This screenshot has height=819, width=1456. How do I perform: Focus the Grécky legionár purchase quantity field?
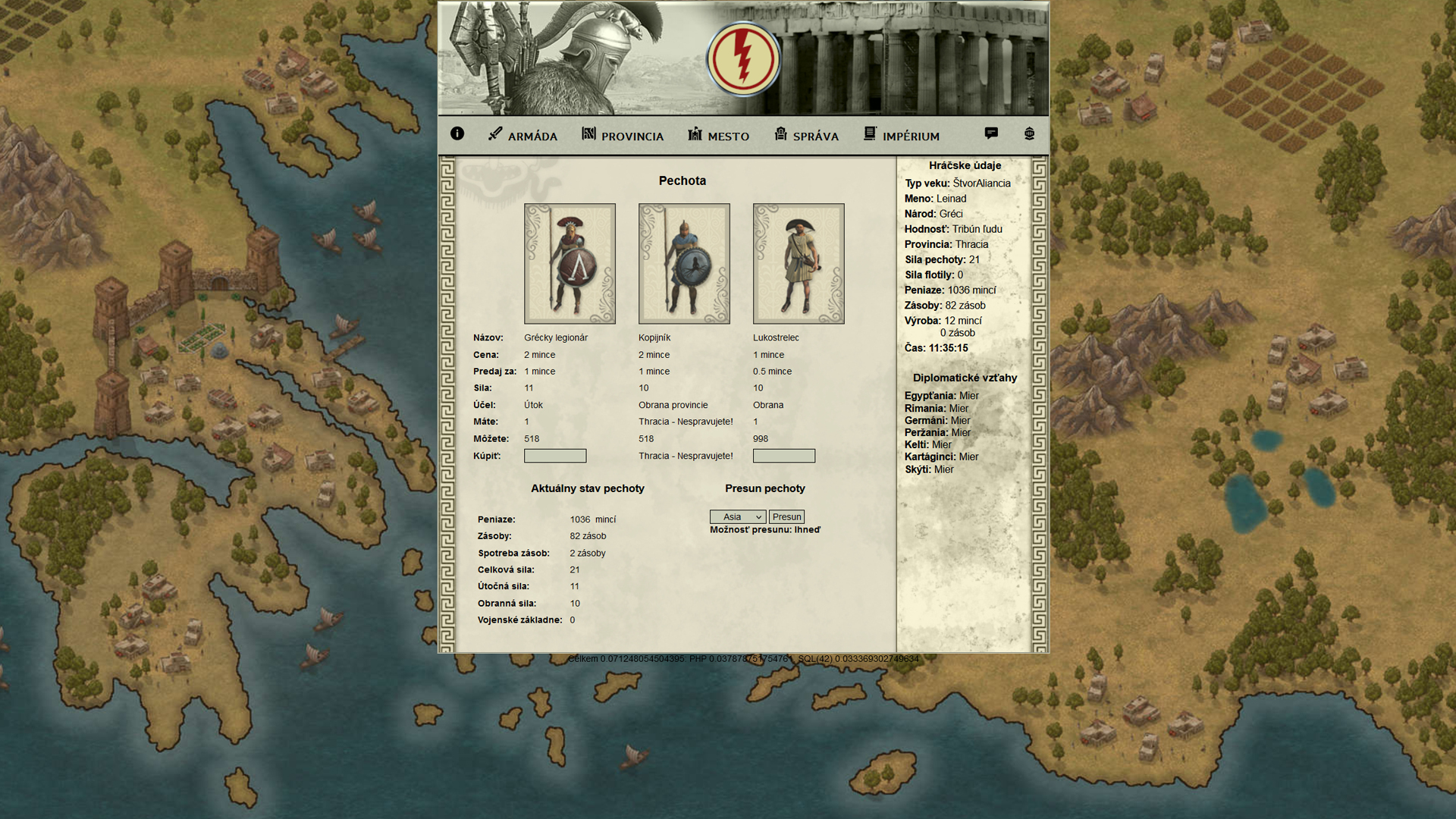[555, 456]
